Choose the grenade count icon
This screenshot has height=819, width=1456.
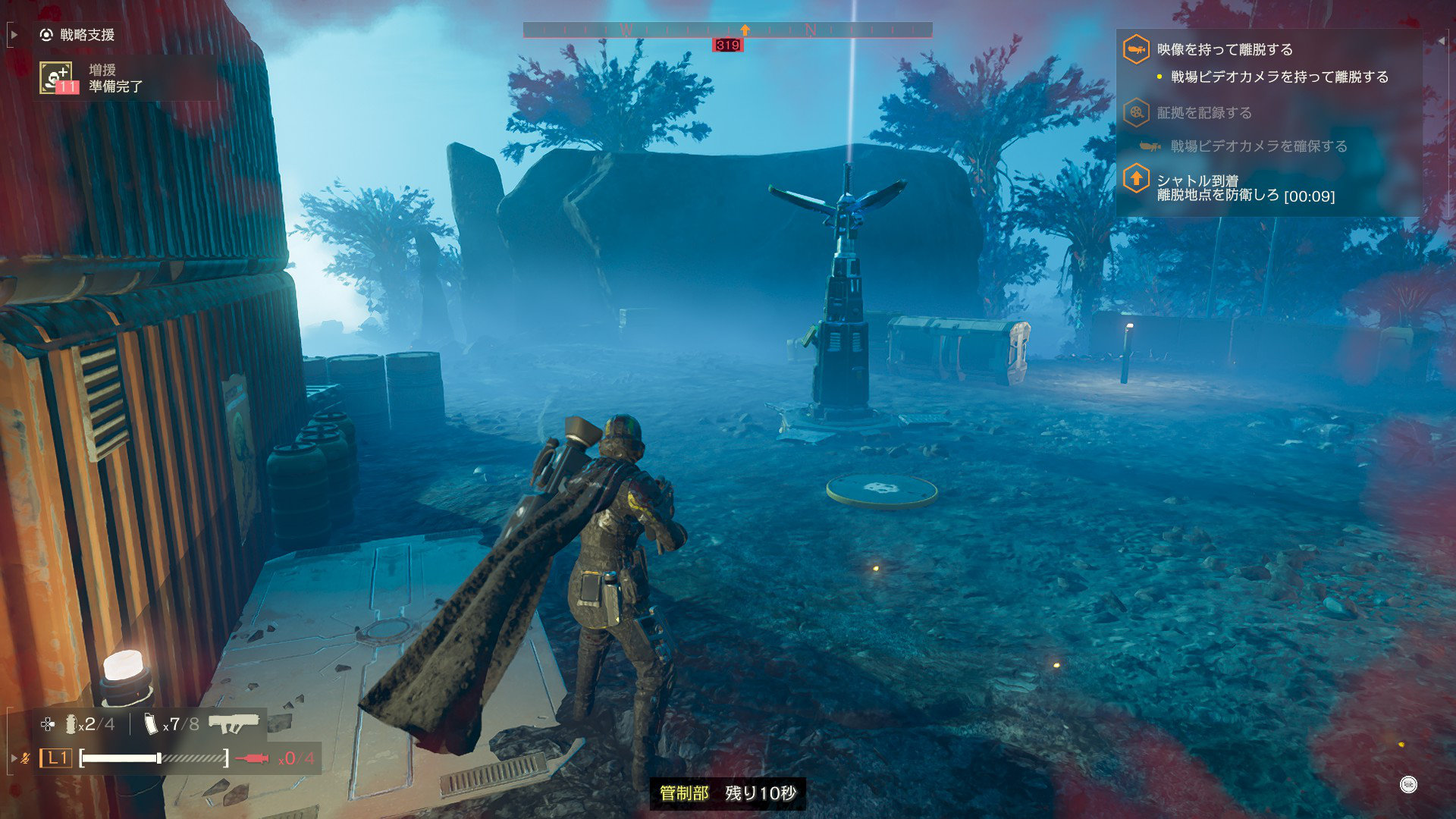click(x=71, y=724)
